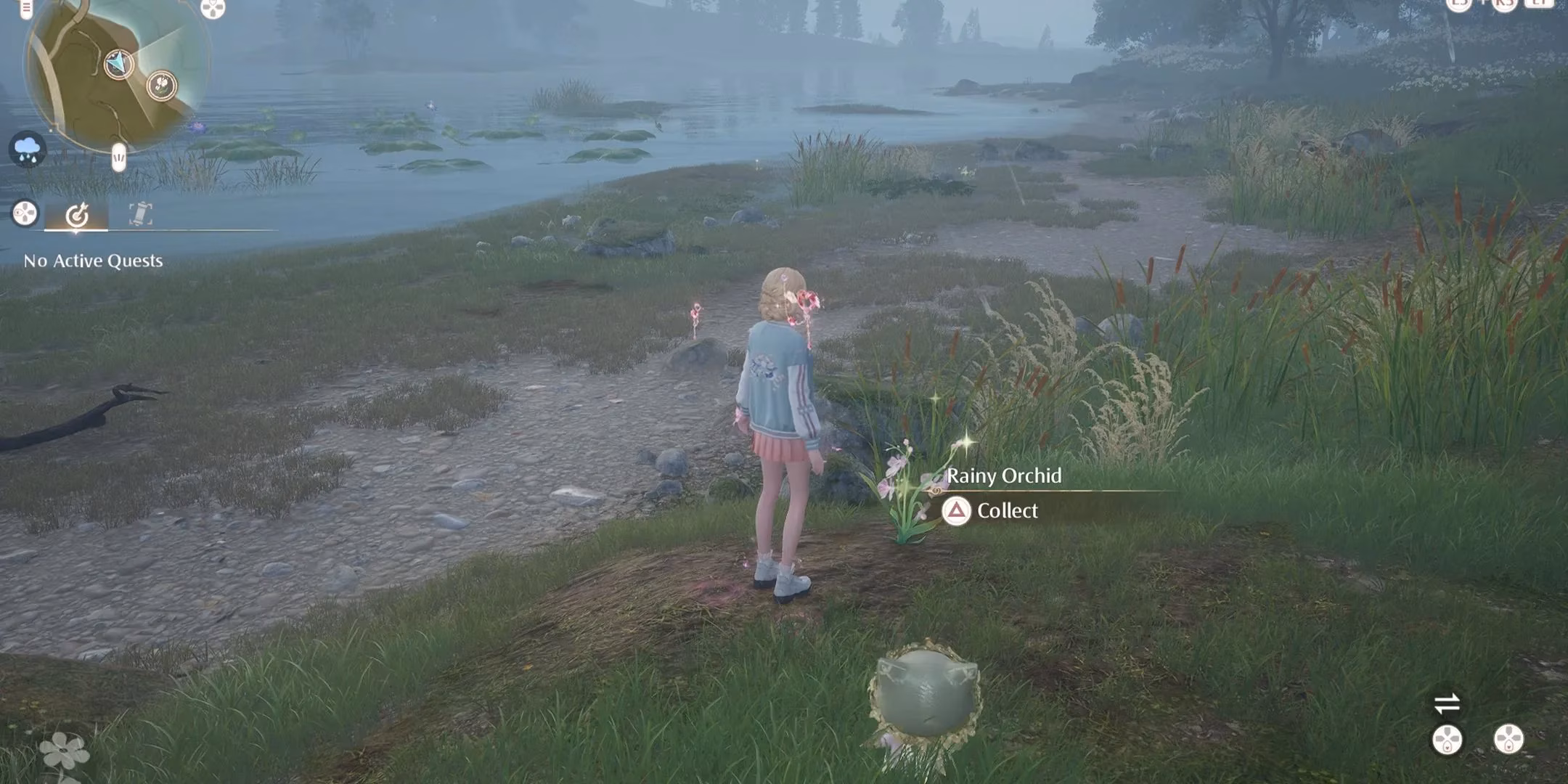The height and width of the screenshot is (784, 1568).
Task: Click the Rainy Orchid flower marker on the minimap
Action: (x=161, y=86)
